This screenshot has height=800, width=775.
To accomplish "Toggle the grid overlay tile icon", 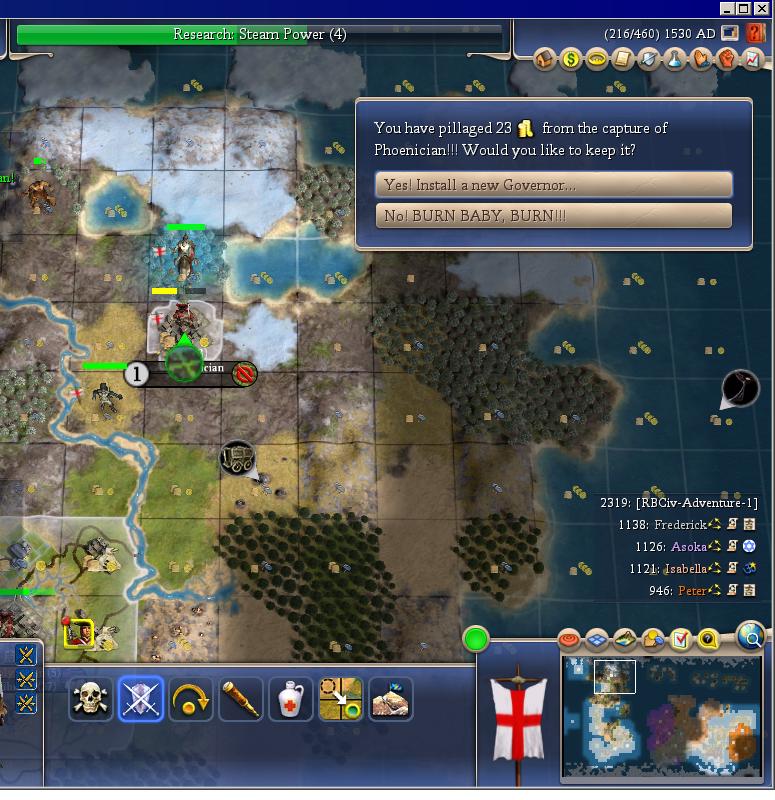I will (597, 639).
